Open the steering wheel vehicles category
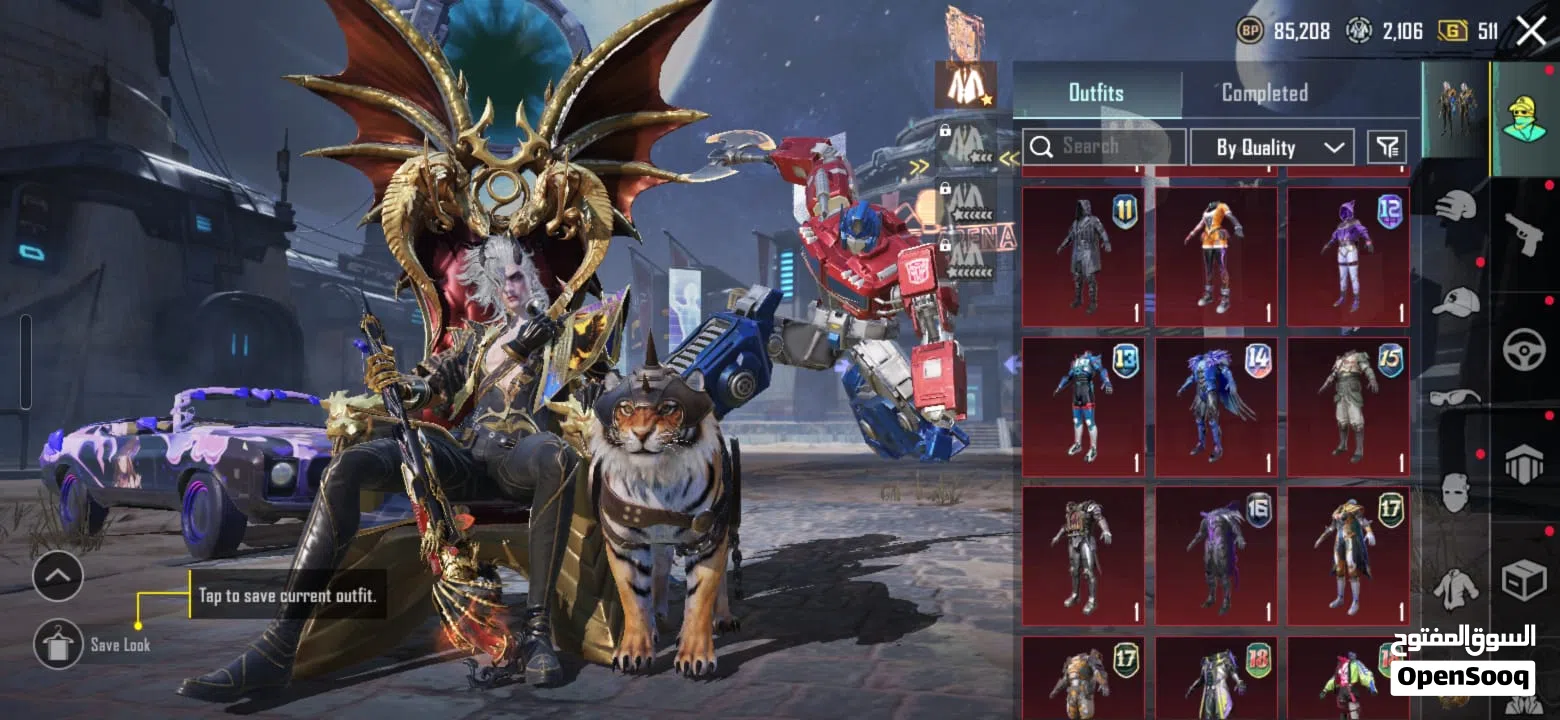The height and width of the screenshot is (720, 1560). tap(1524, 350)
